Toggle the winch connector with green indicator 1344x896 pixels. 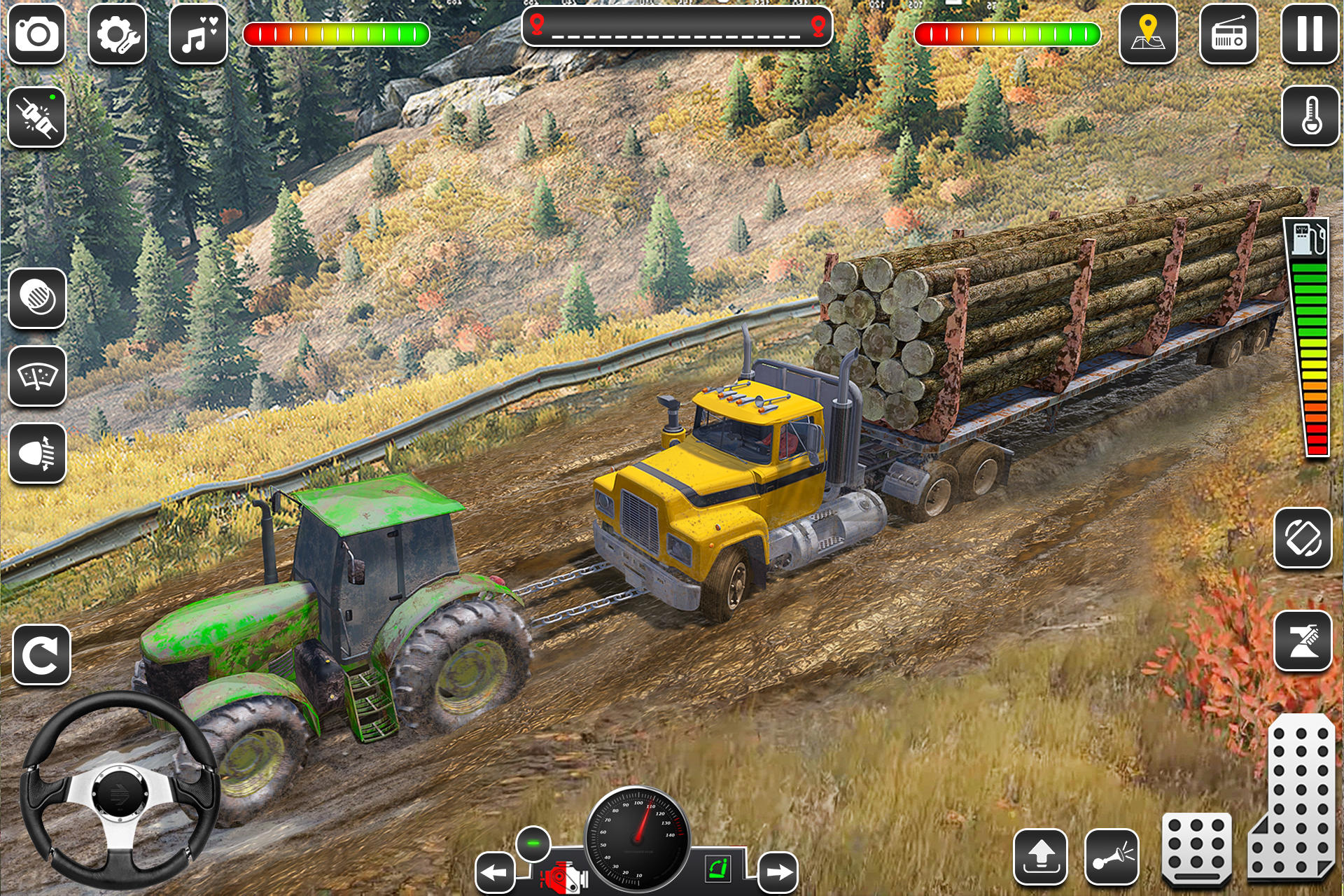tap(36, 115)
